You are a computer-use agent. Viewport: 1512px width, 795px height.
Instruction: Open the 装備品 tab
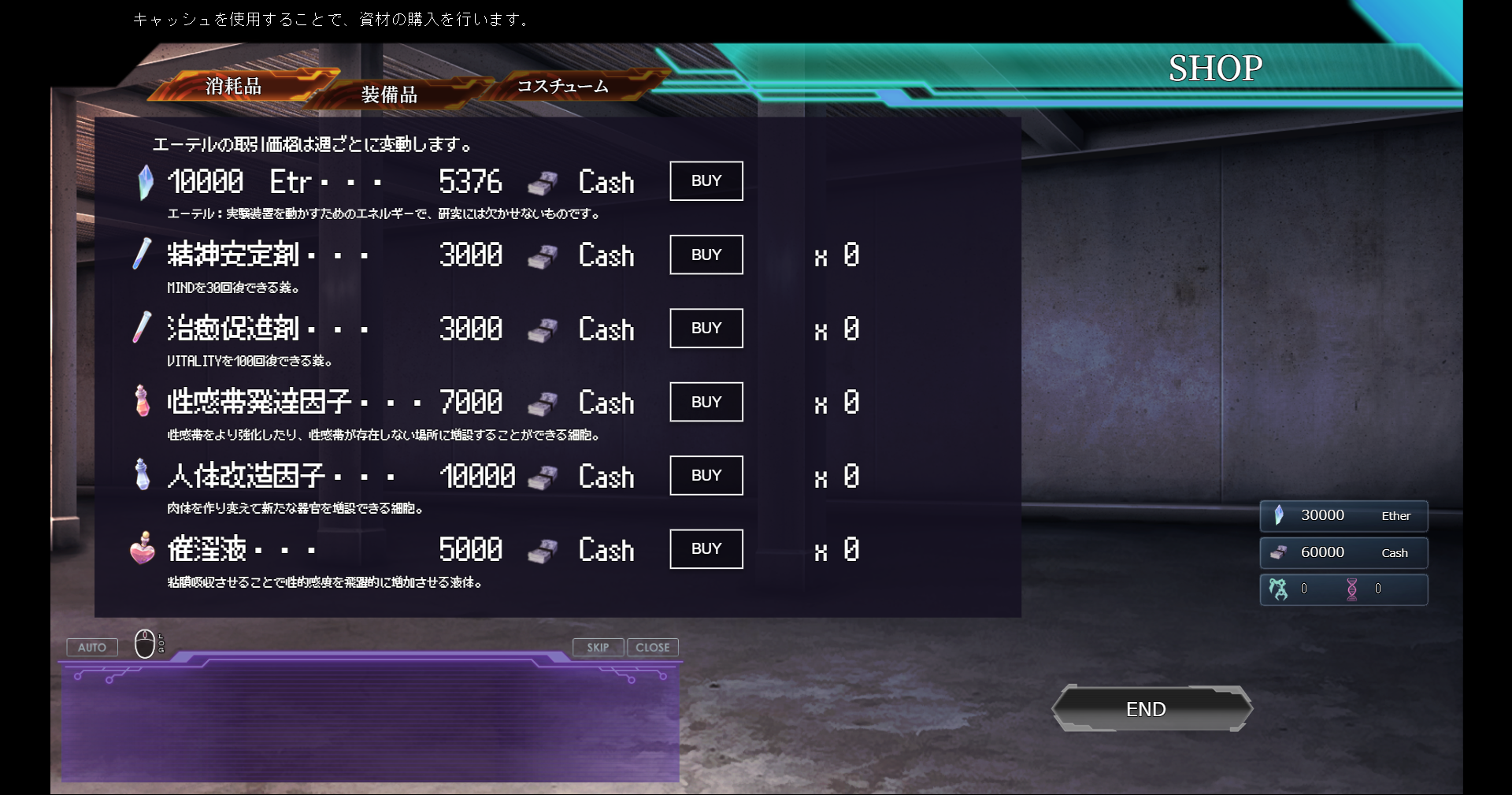pyautogui.click(x=389, y=95)
